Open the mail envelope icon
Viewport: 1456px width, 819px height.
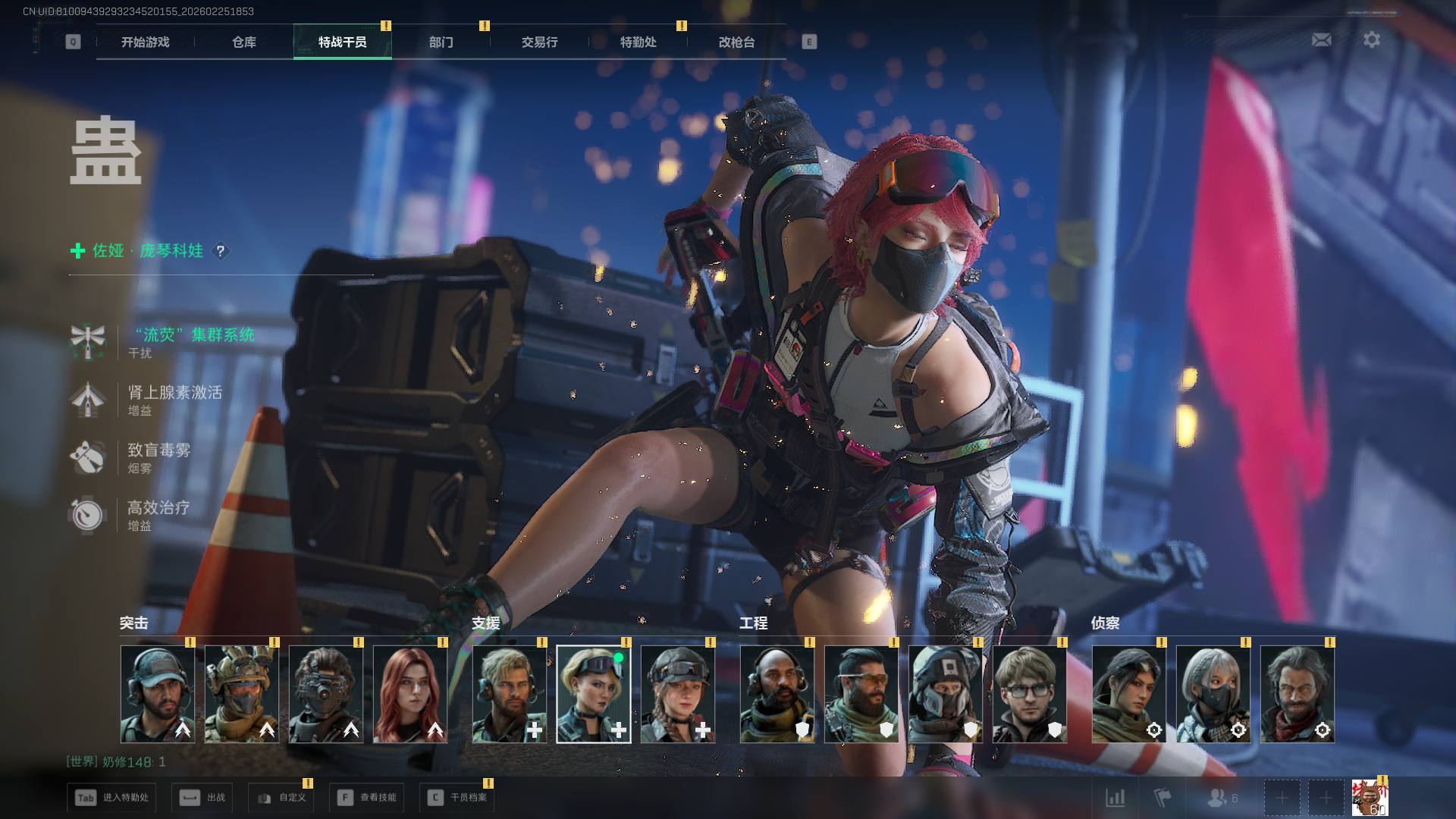pyautogui.click(x=1321, y=39)
